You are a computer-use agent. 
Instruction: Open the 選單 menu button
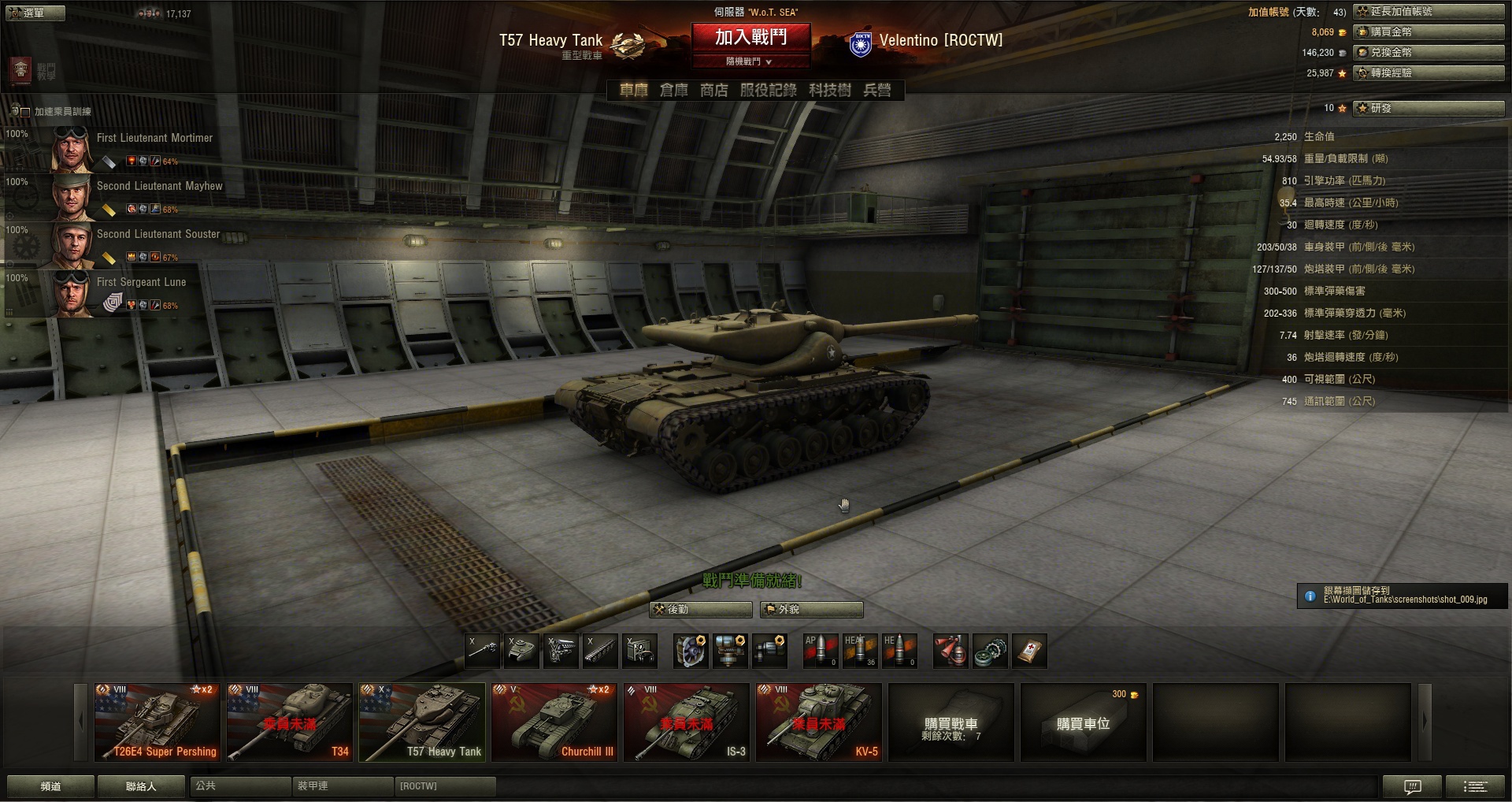(x=35, y=13)
